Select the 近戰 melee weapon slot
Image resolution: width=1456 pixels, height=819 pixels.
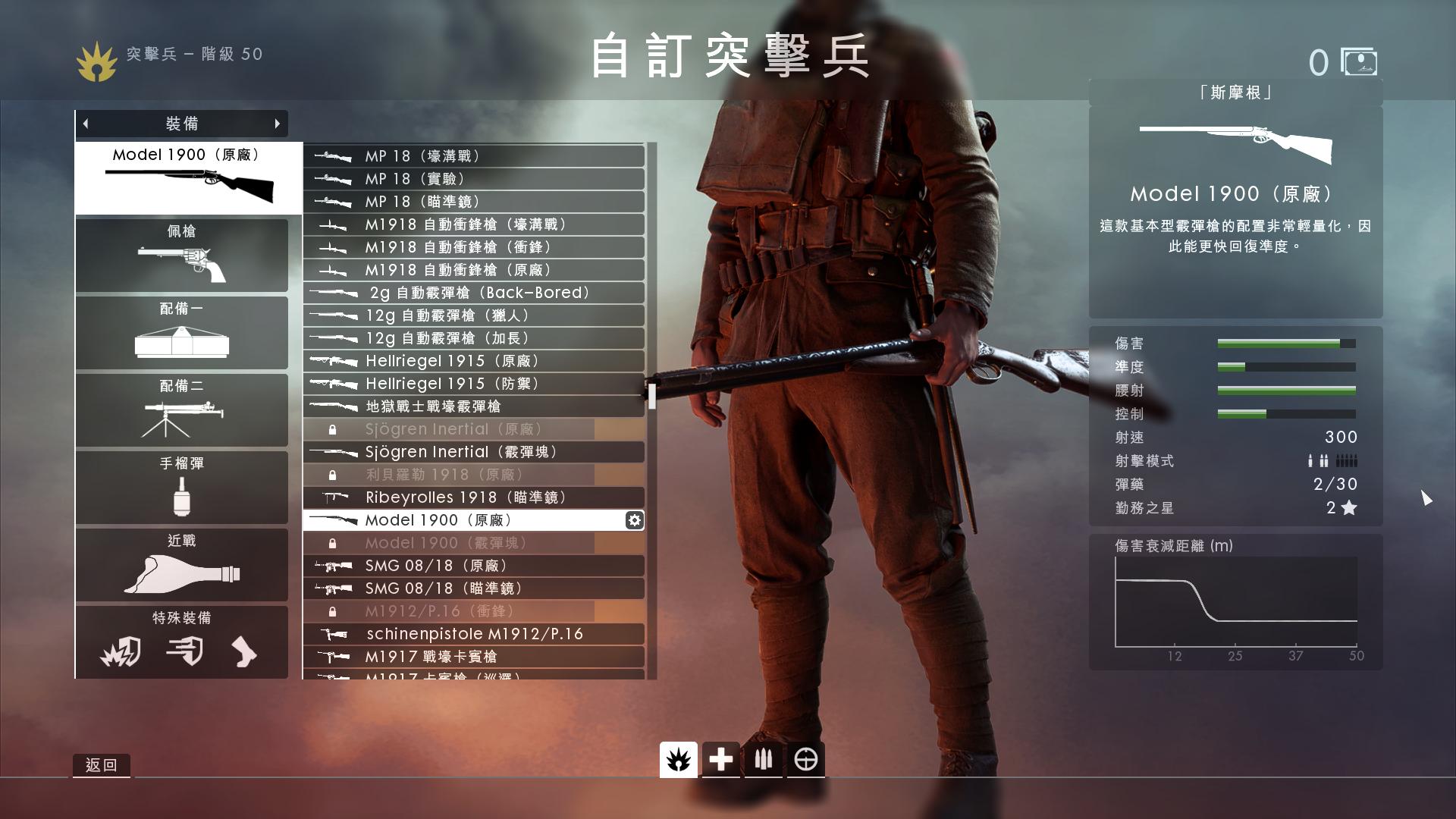181,565
